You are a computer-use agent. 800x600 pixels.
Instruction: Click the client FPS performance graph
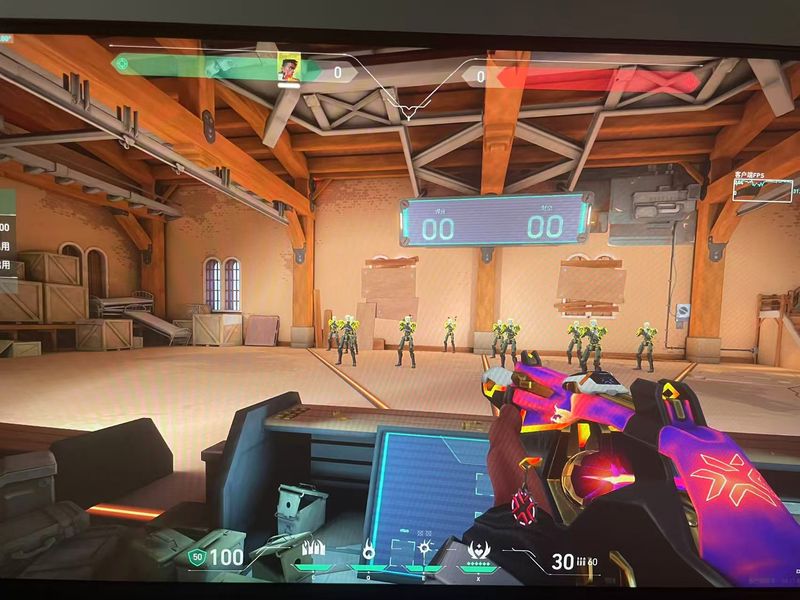pos(763,190)
